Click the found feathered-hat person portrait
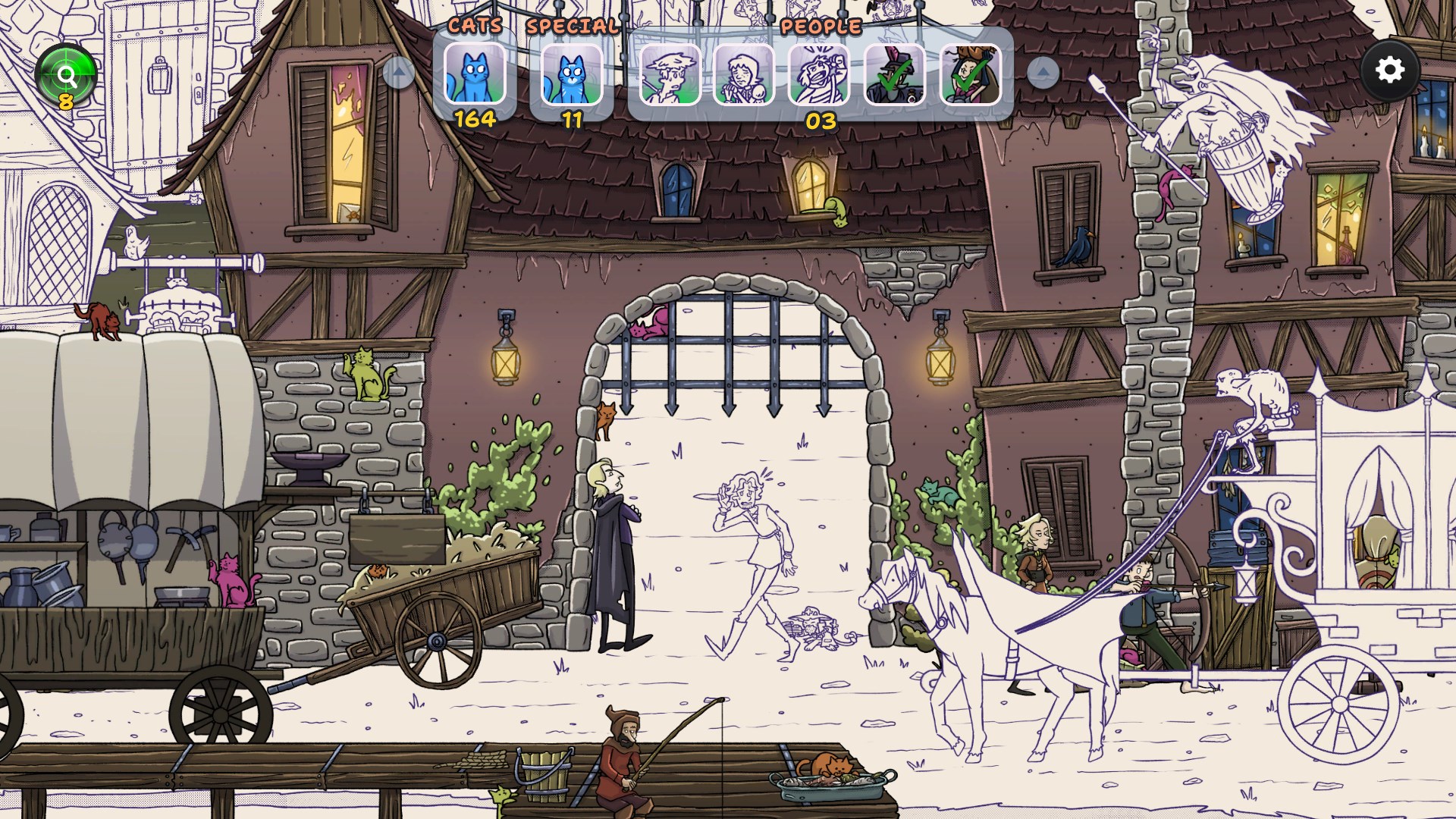Viewport: 1456px width, 819px height. [x=895, y=74]
